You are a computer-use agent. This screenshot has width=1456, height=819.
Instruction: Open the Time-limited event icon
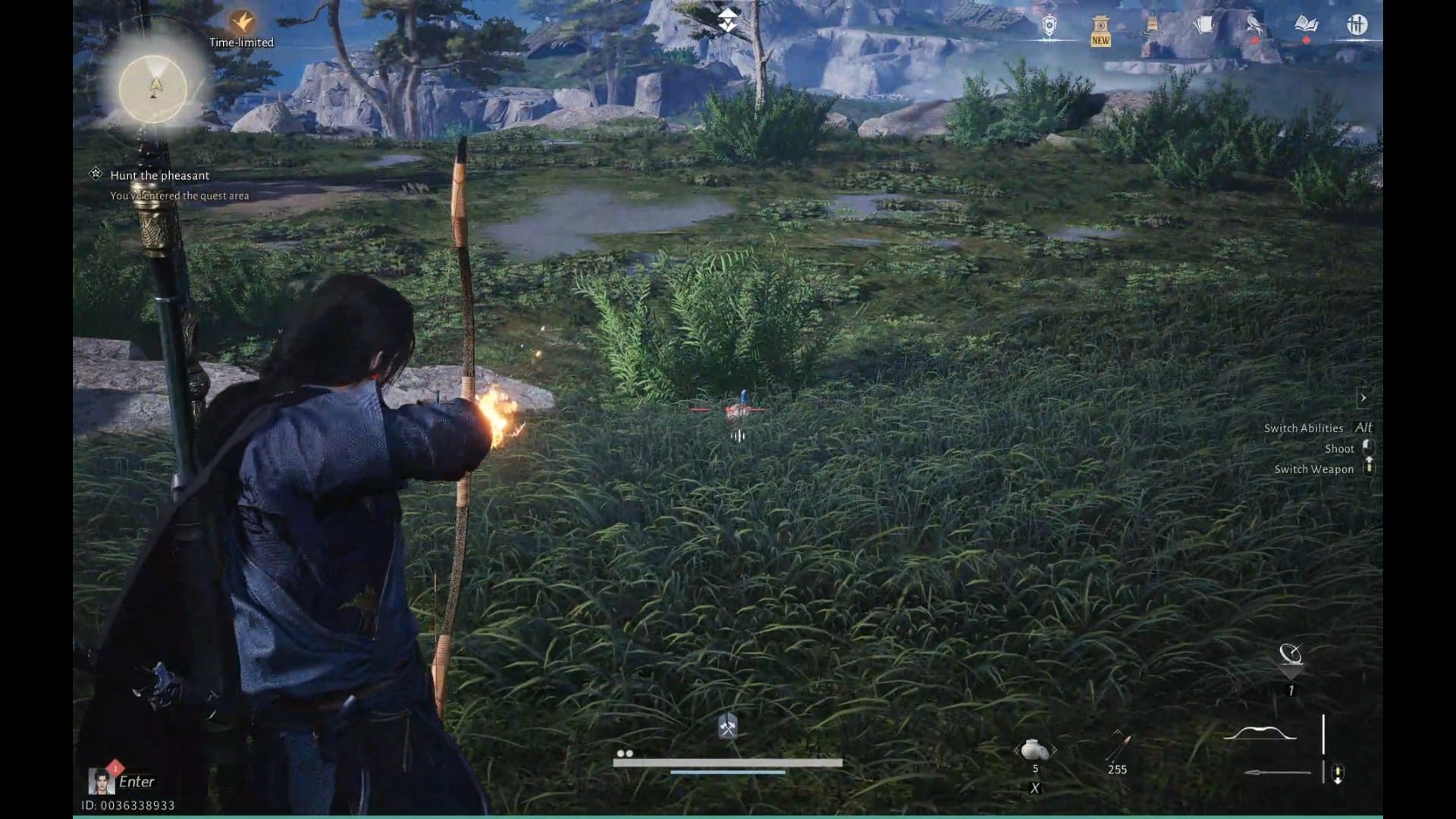point(241,23)
